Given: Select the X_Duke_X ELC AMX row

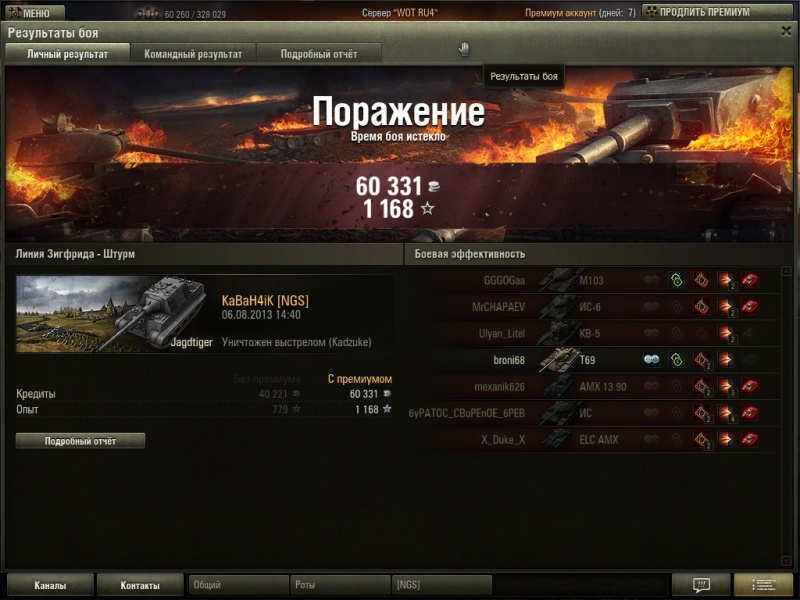Looking at the screenshot, I should 600,439.
